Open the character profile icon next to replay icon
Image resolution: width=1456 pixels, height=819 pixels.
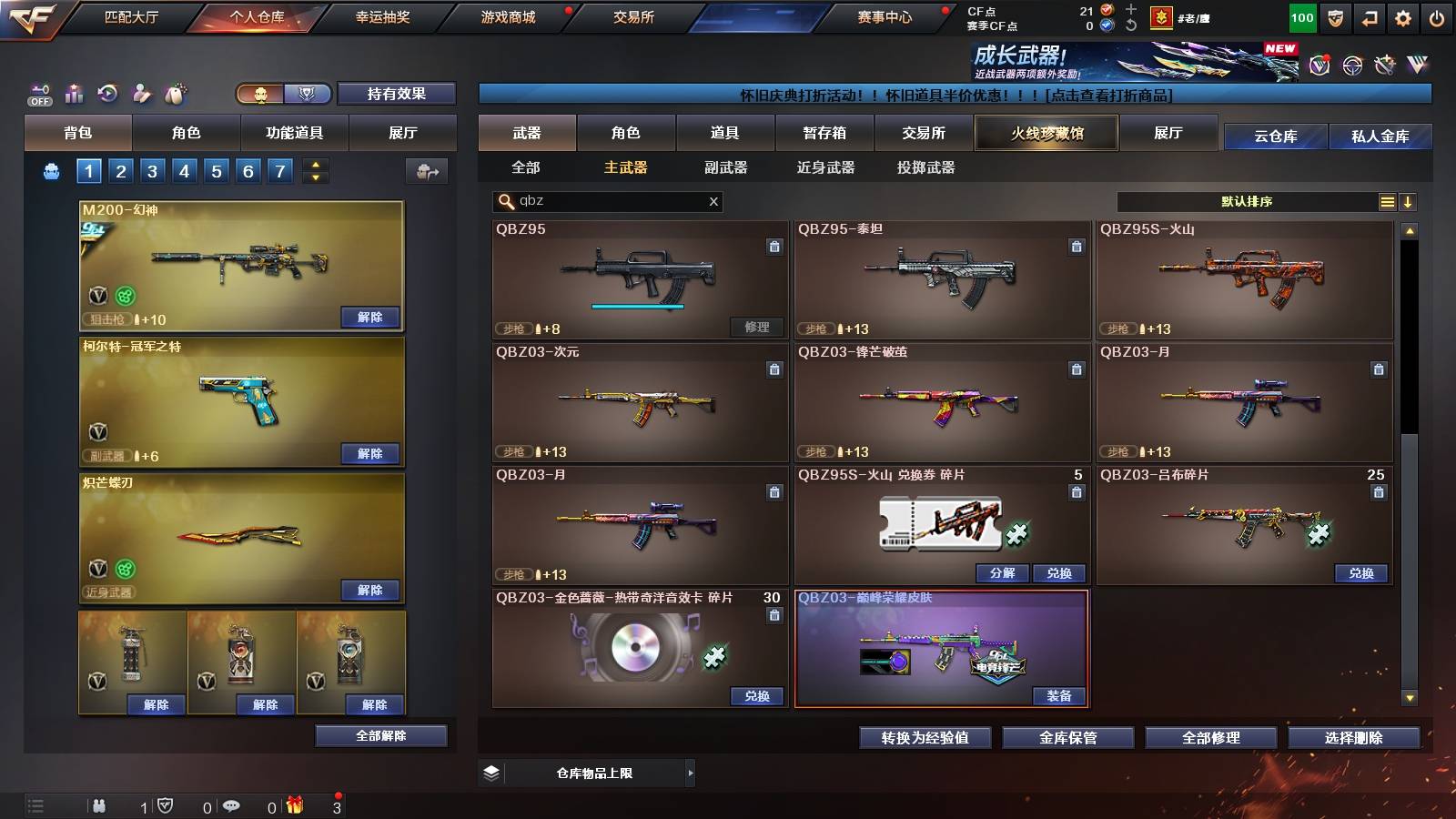[x=141, y=93]
